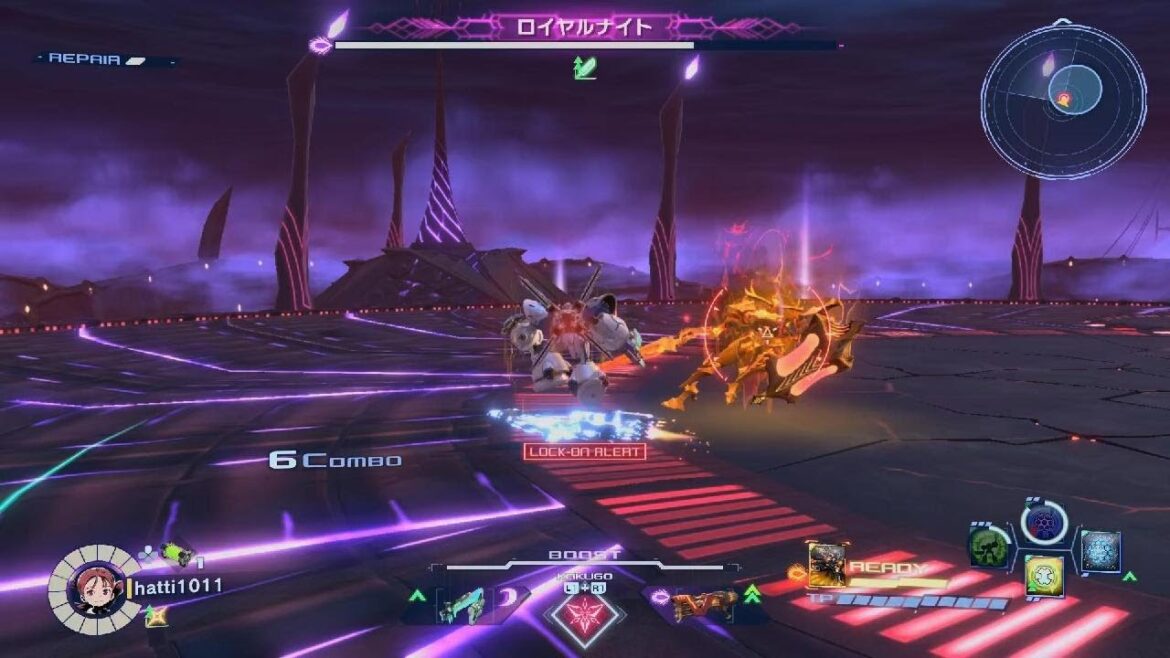Trigger the READY partner portrait skill
Screen dimensions: 1170x658
827,566
